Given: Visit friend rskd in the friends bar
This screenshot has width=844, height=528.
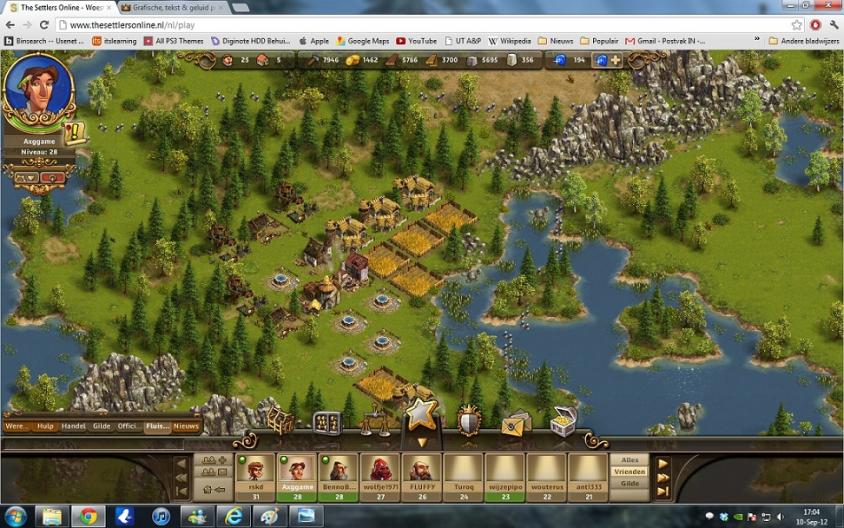Looking at the screenshot, I should (255, 471).
